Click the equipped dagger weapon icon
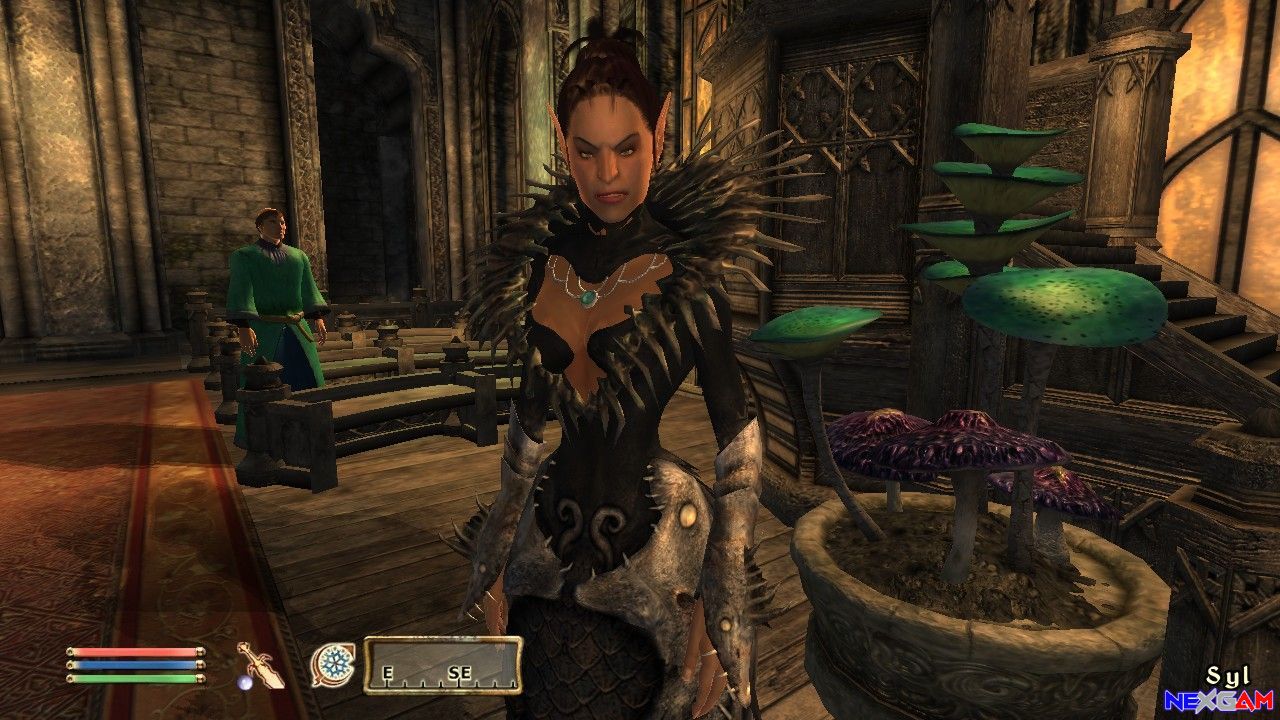The height and width of the screenshot is (720, 1280). tap(260, 664)
